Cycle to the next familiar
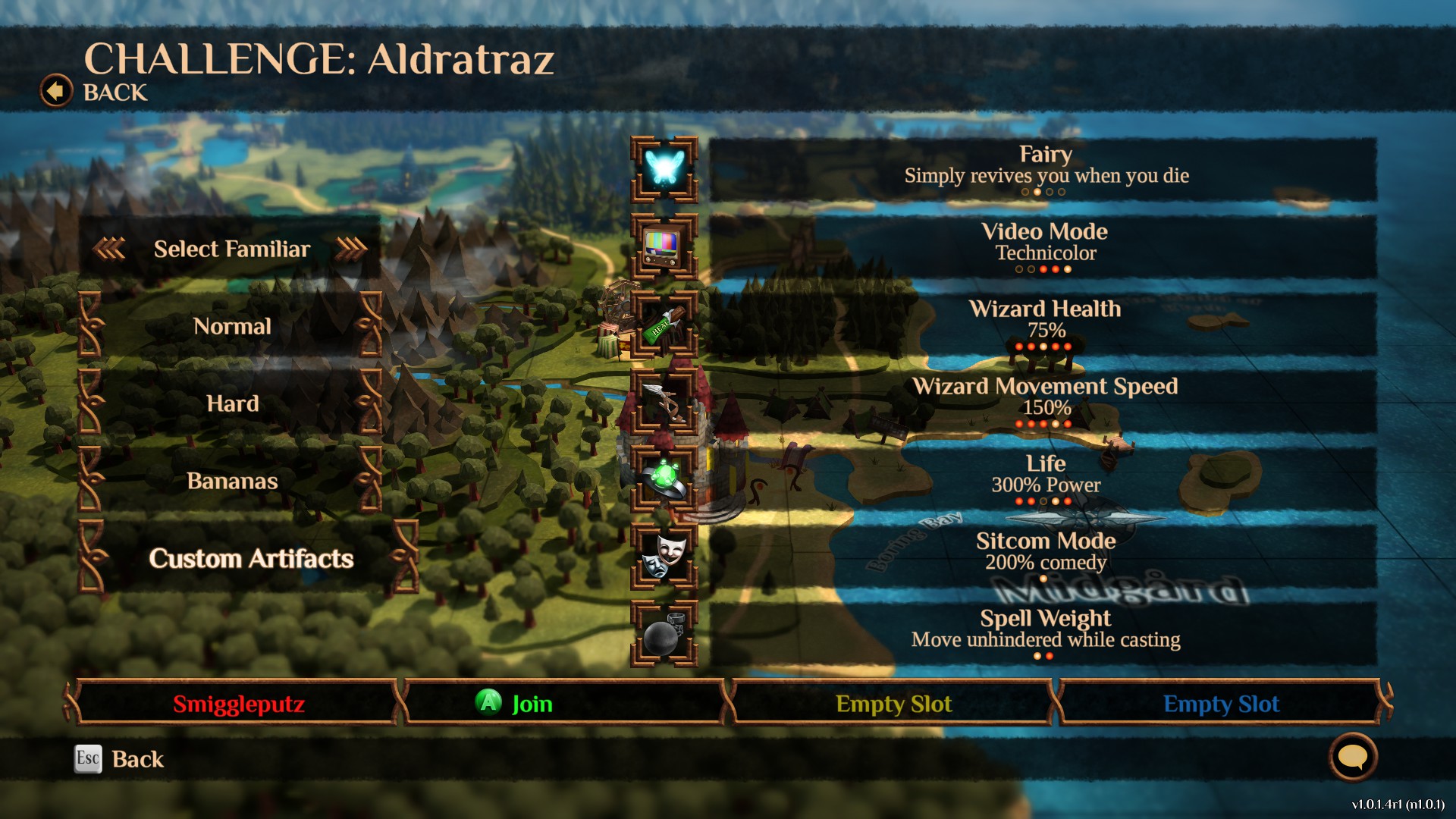The height and width of the screenshot is (819, 1456). pyautogui.click(x=351, y=248)
